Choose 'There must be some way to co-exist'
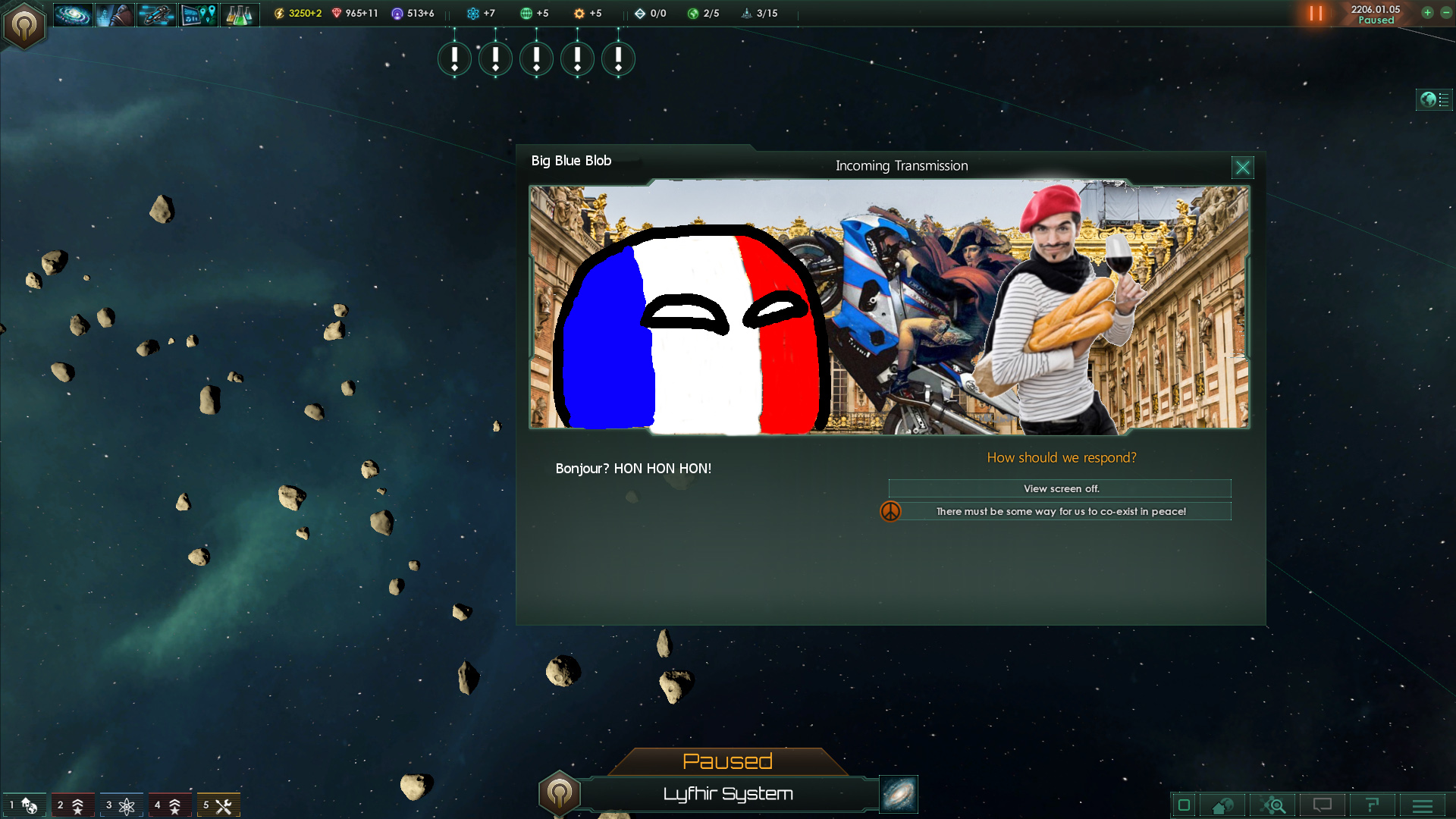Viewport: 1456px width, 819px height. (1060, 511)
